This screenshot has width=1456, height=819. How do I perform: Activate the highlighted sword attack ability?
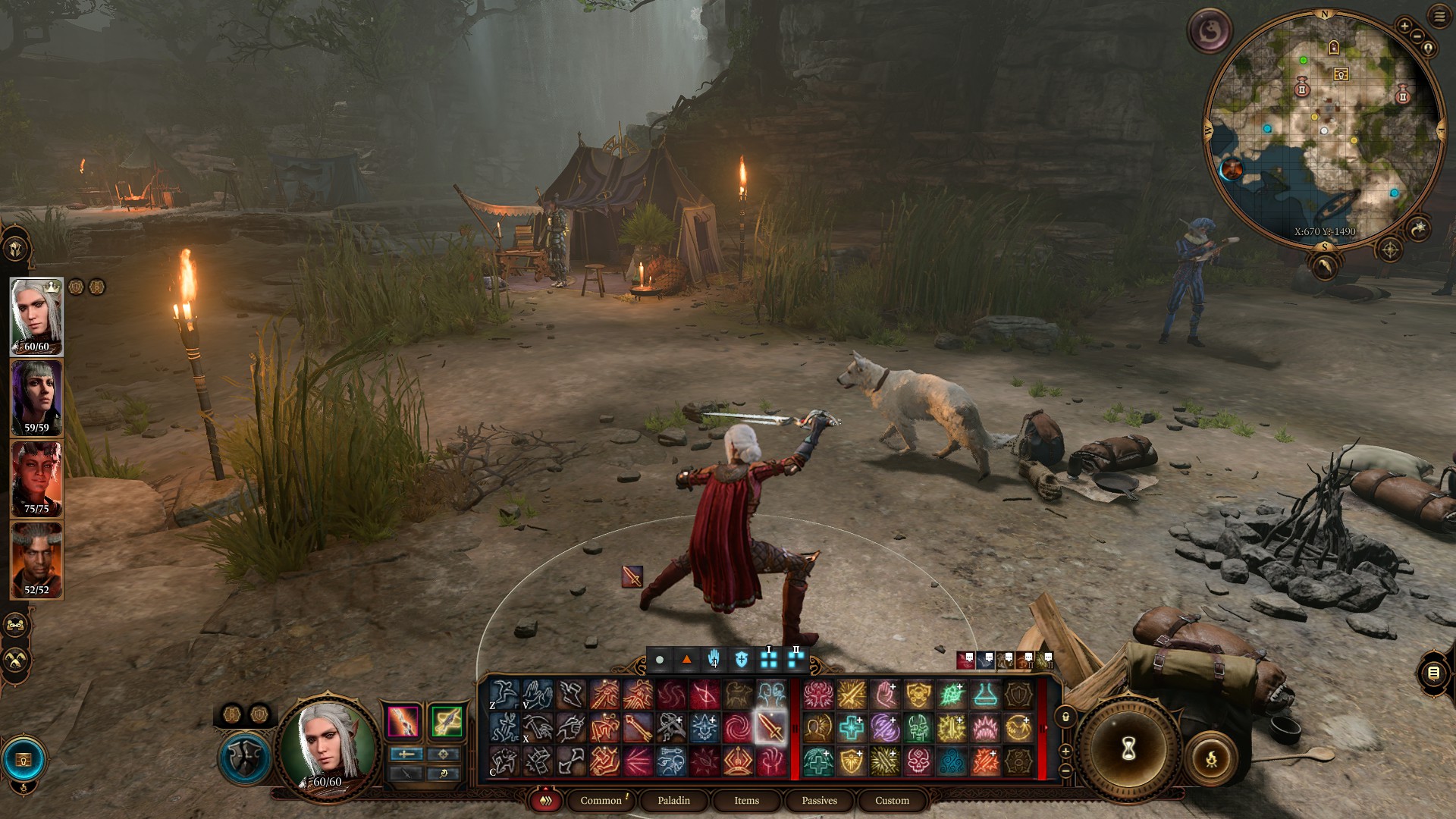(770, 727)
